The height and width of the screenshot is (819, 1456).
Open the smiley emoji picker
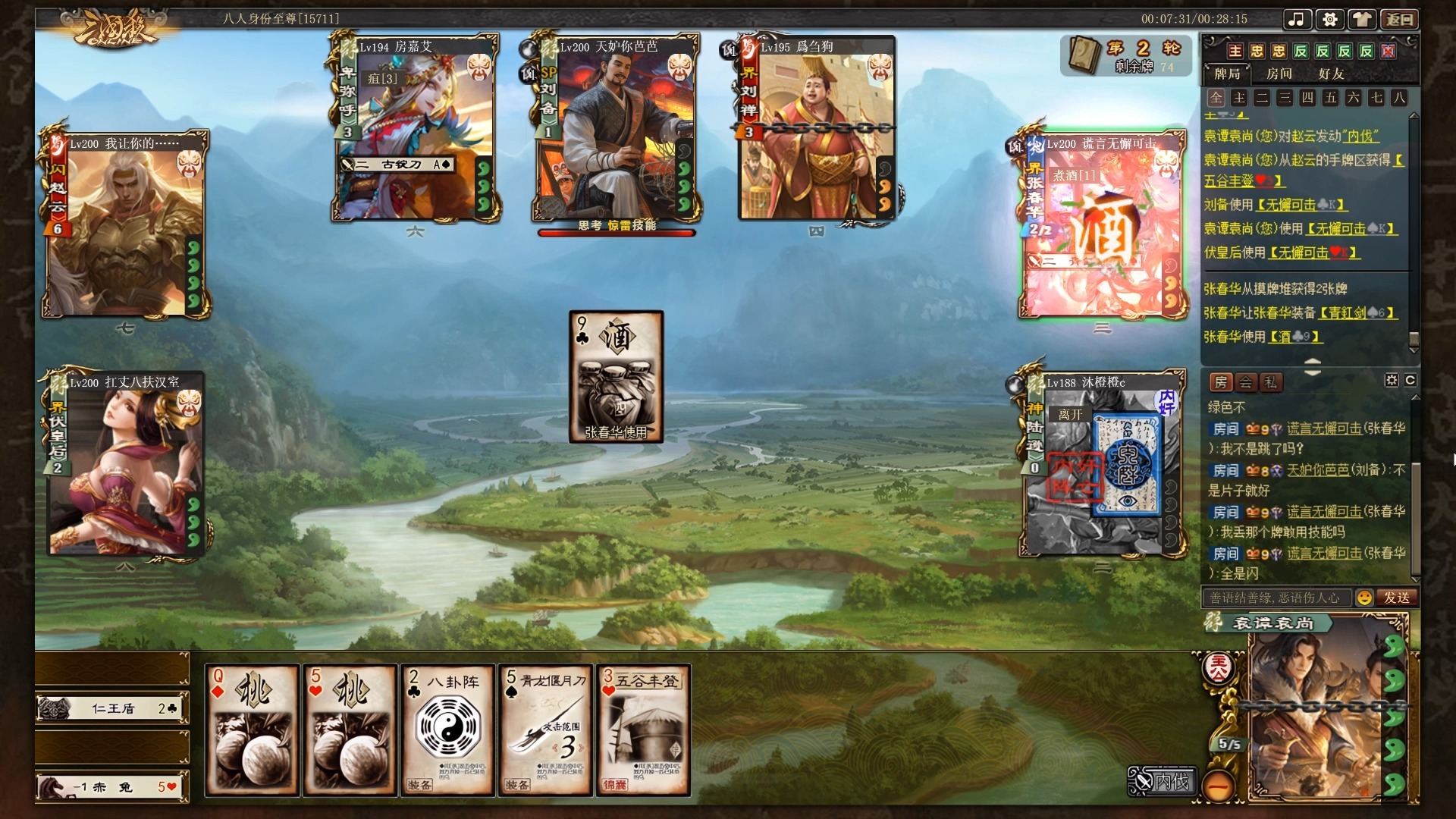1364,598
